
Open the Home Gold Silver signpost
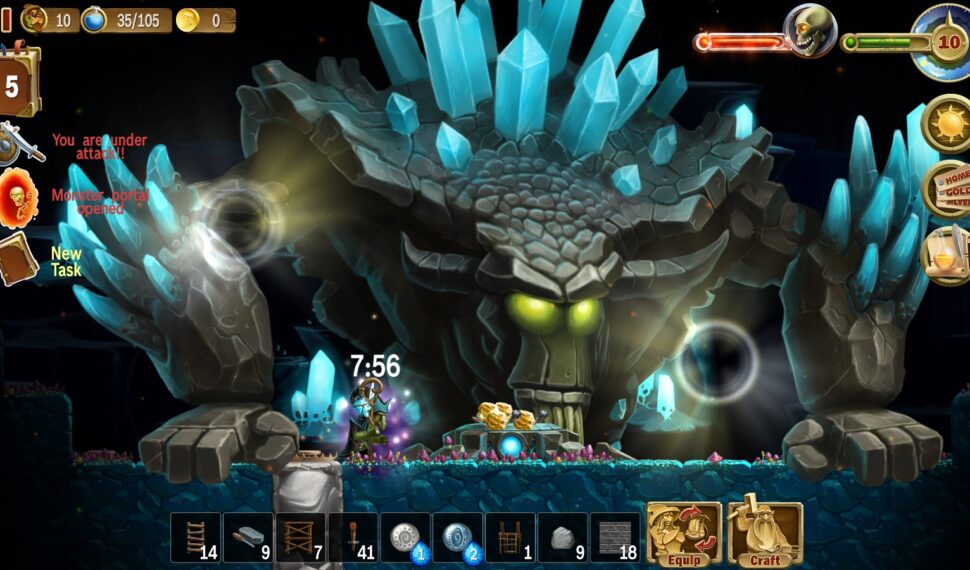[945, 188]
